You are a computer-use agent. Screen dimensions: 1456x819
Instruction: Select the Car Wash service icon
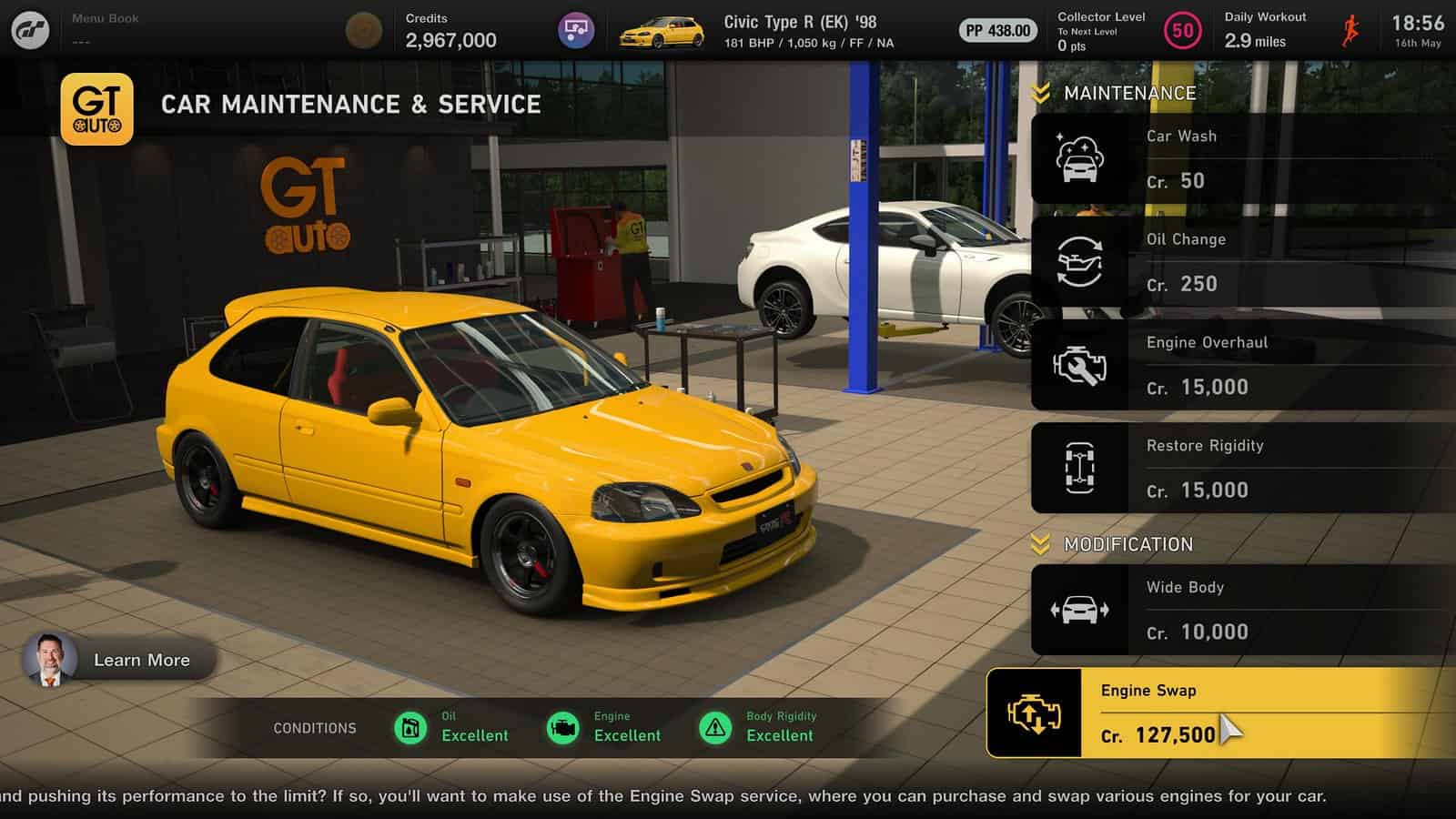[x=1078, y=157]
